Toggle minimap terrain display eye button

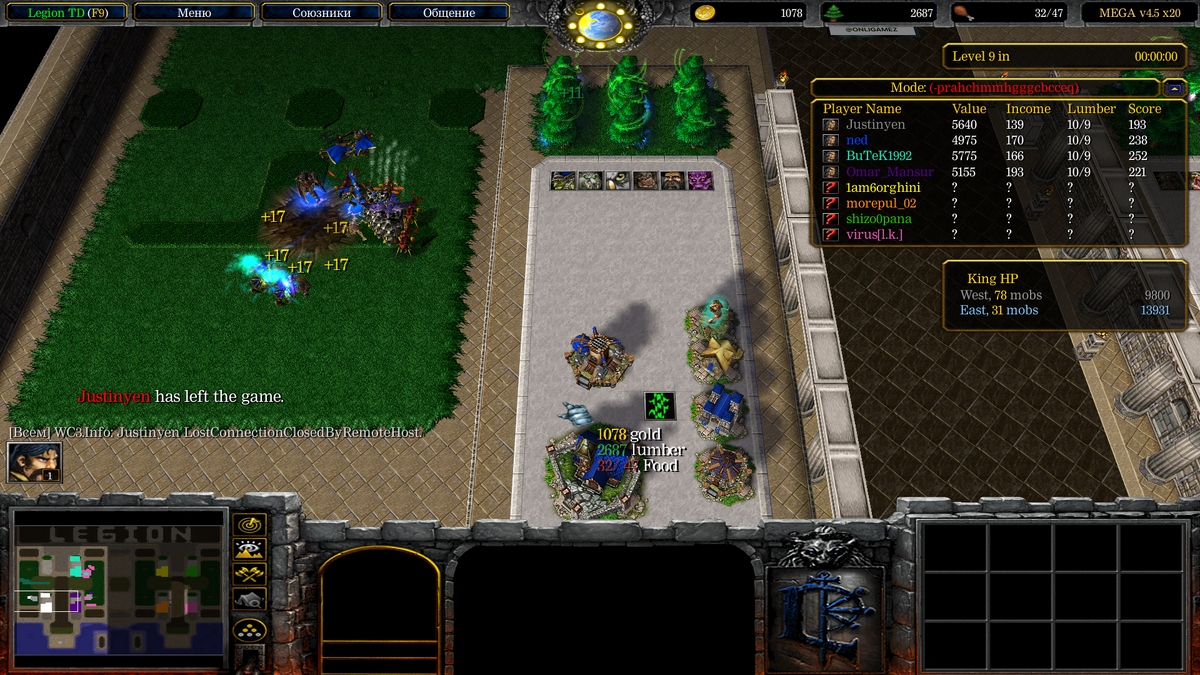[249, 549]
